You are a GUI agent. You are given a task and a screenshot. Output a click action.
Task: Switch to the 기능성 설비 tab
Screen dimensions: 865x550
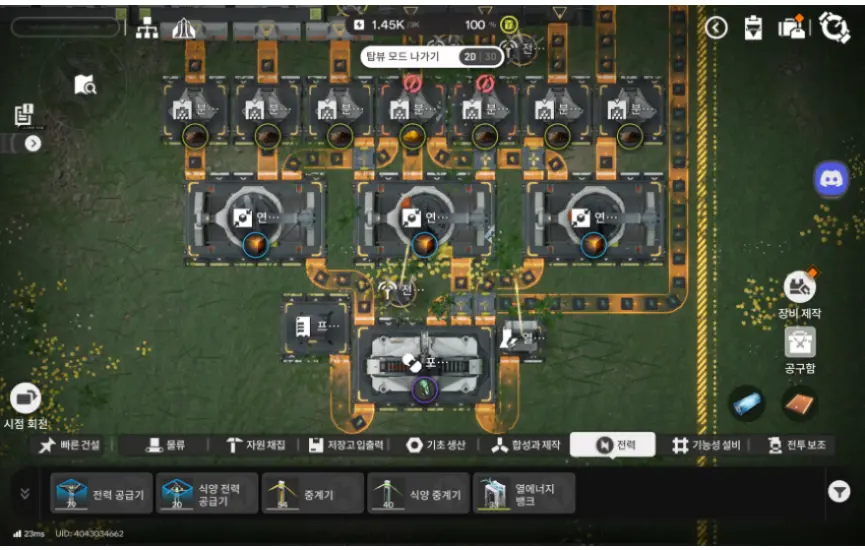(x=705, y=445)
